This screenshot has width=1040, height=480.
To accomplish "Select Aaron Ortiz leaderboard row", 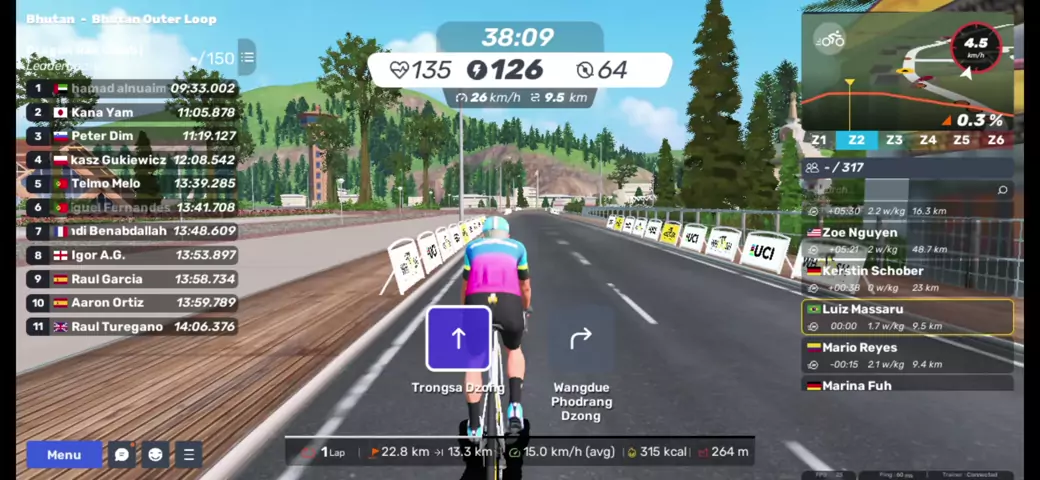I will tap(132, 302).
